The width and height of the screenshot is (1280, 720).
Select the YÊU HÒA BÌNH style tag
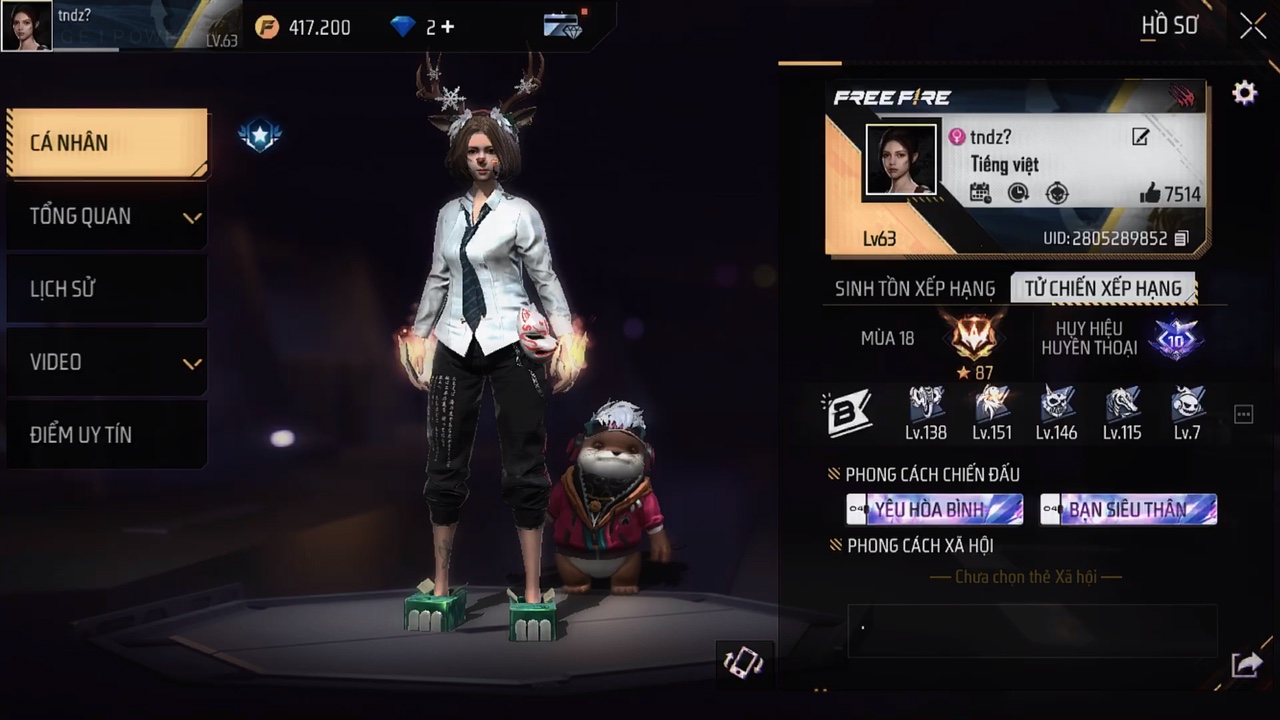pos(934,509)
